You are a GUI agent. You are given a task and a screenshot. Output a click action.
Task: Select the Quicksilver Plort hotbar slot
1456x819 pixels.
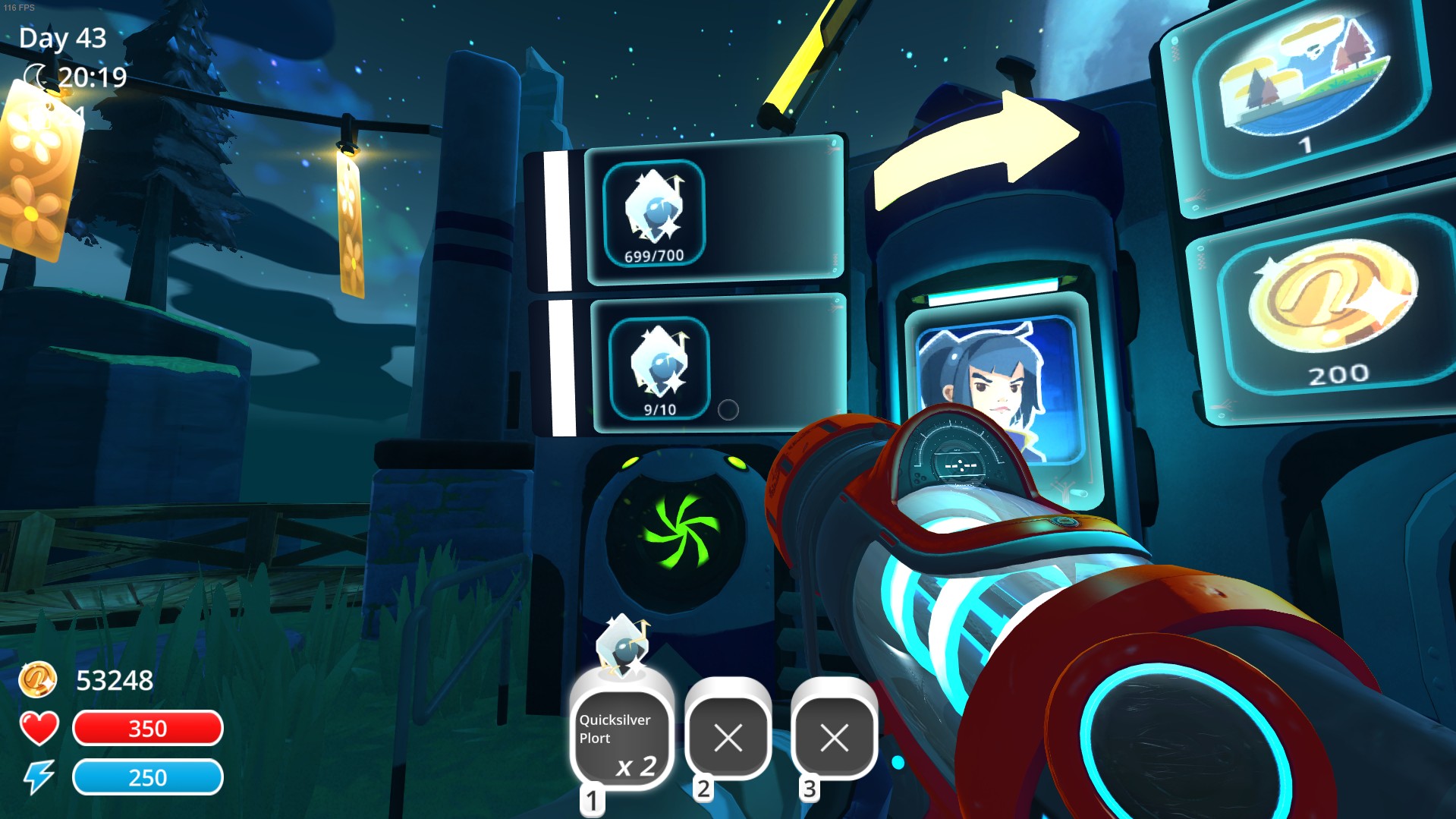(x=621, y=738)
